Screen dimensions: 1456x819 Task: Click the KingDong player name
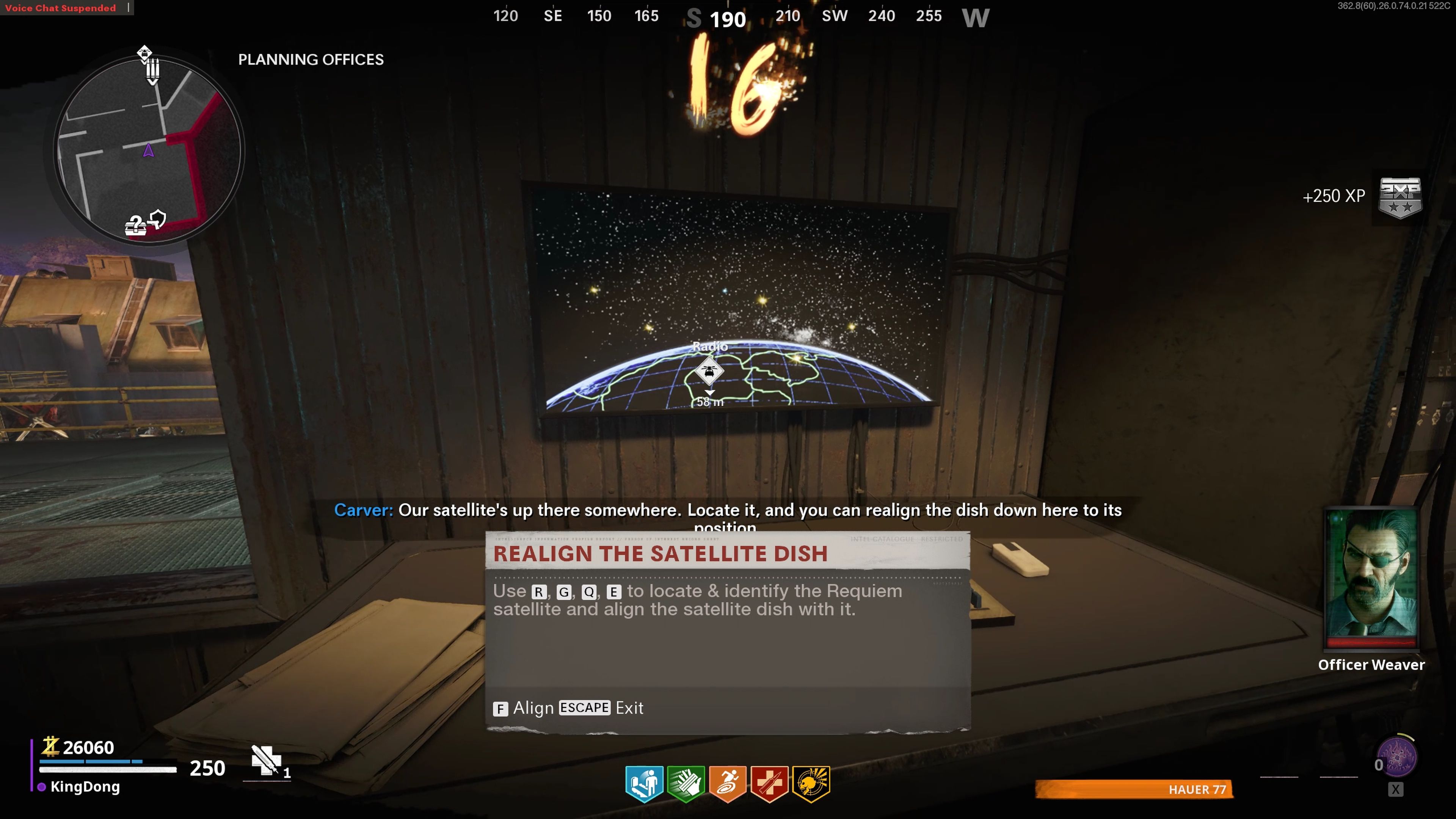click(x=85, y=787)
